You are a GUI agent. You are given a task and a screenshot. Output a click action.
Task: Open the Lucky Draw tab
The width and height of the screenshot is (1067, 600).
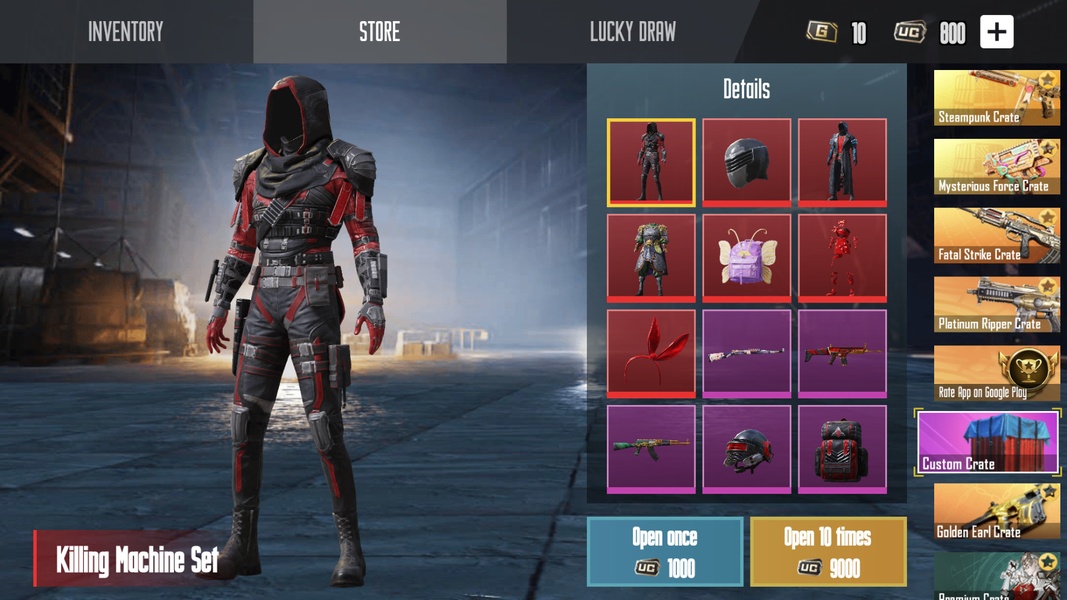(632, 32)
